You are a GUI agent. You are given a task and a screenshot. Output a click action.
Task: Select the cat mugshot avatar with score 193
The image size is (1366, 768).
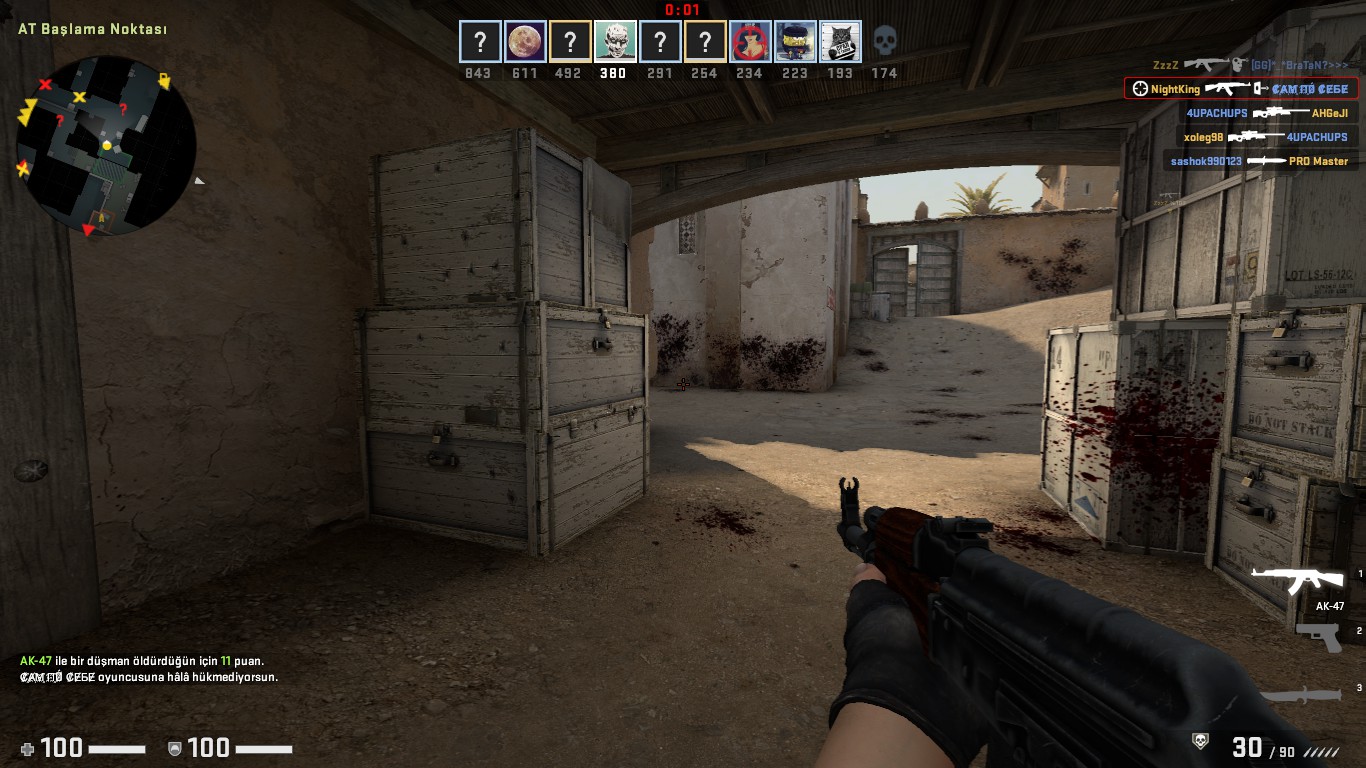(x=840, y=42)
